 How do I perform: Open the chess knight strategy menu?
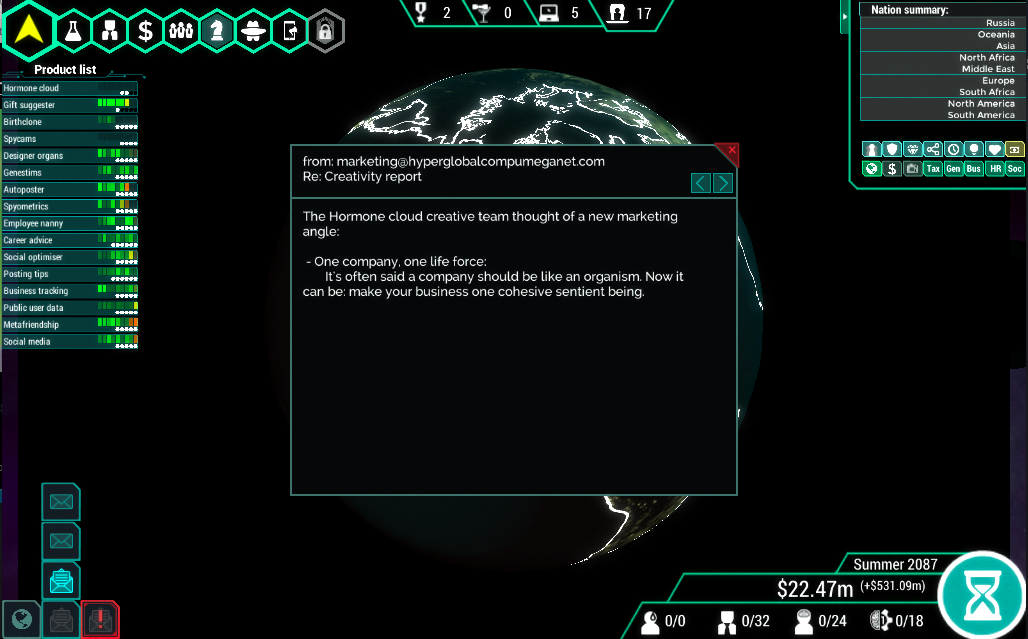[217, 30]
